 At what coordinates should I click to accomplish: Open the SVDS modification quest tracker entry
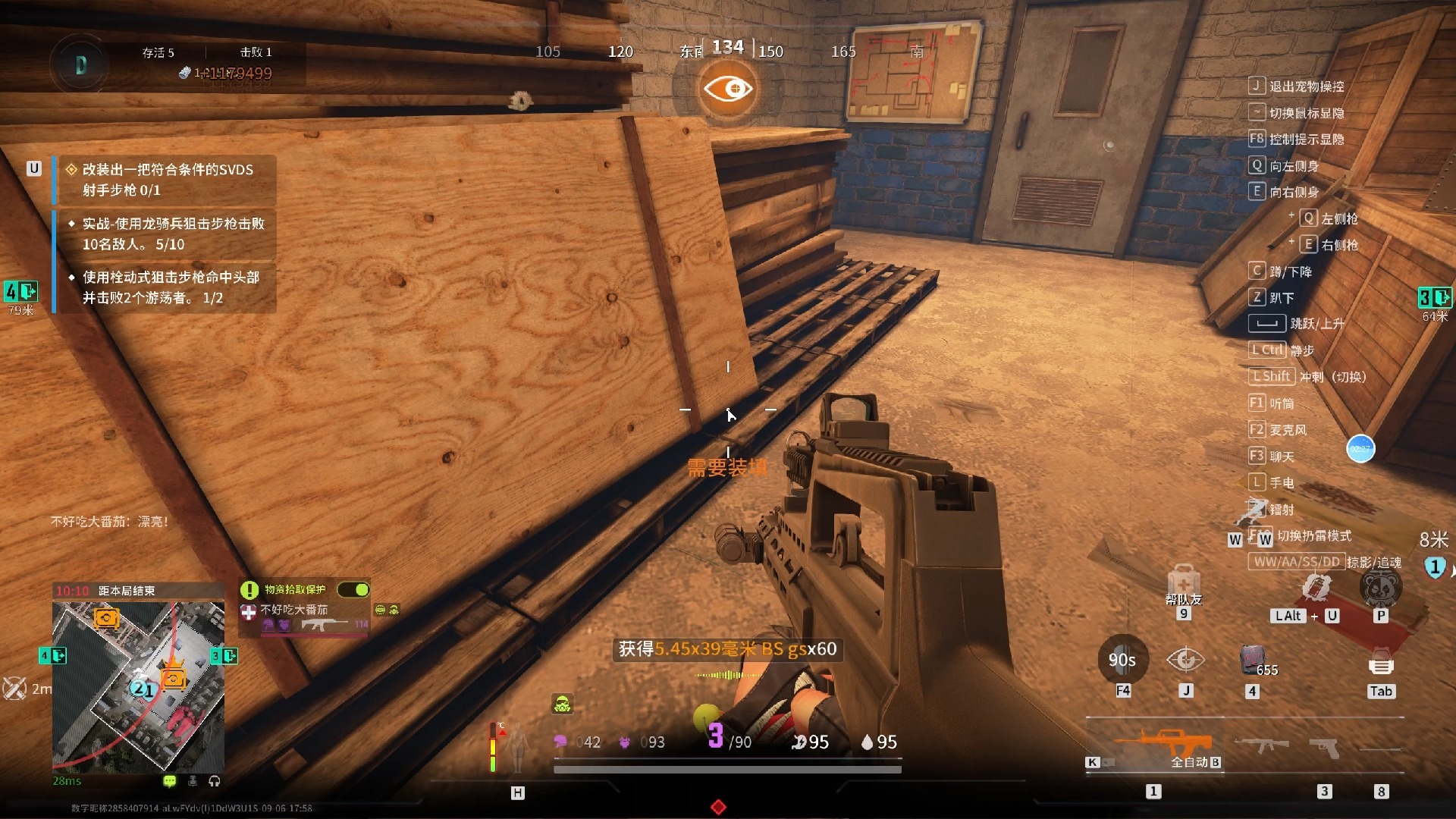coord(168,180)
